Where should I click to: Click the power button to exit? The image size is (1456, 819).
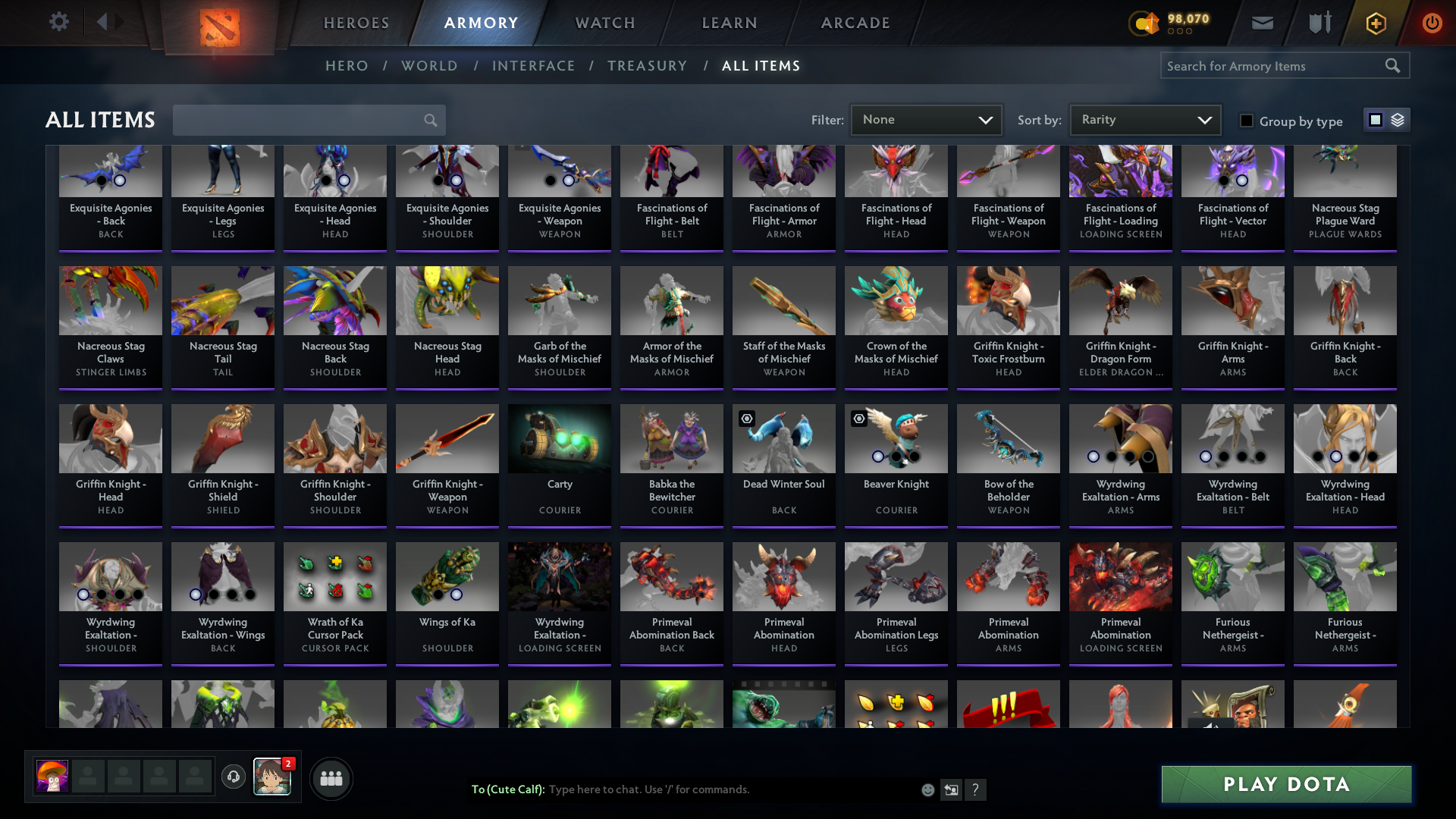pyautogui.click(x=1432, y=23)
